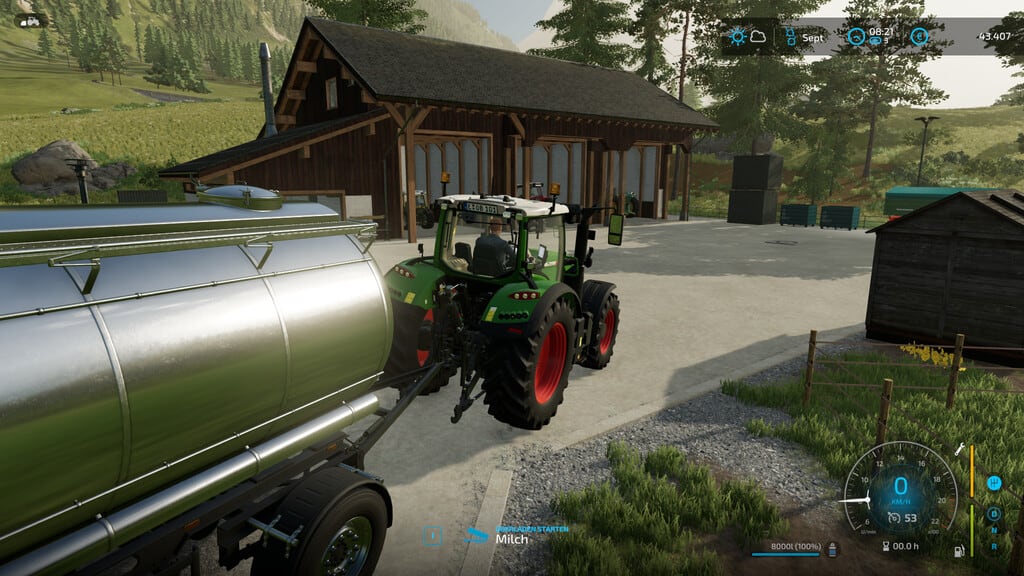
Task: Toggle the gear shift mode icon
Action: 994,483
